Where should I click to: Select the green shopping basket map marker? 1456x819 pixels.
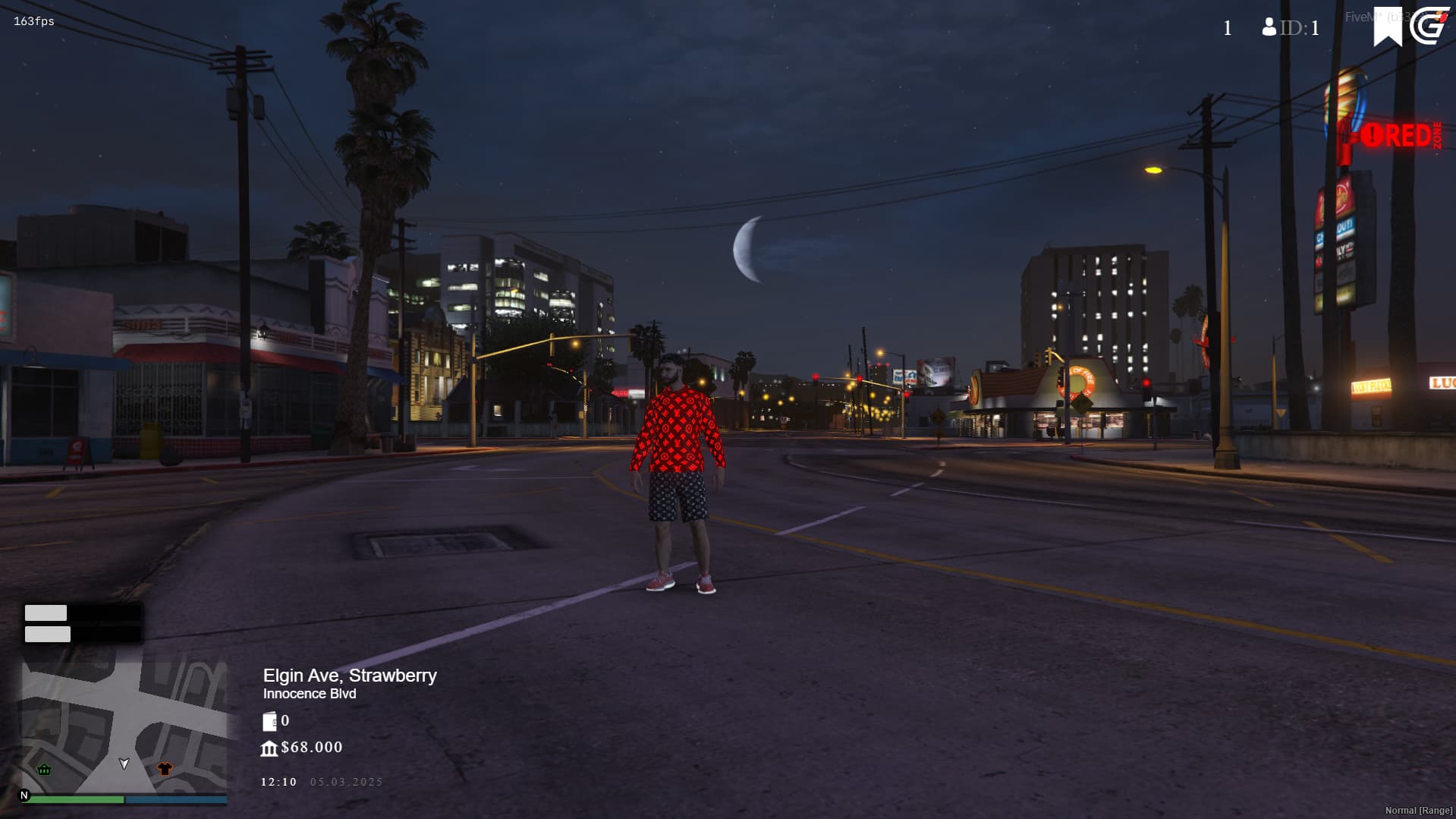45,770
